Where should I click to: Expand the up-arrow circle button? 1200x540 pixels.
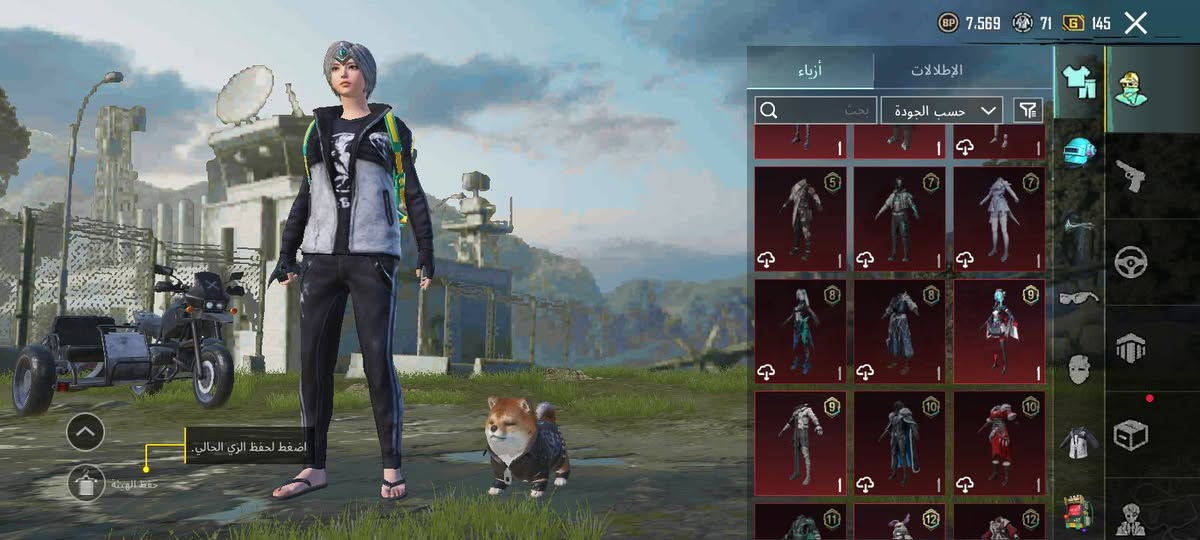pyautogui.click(x=86, y=432)
